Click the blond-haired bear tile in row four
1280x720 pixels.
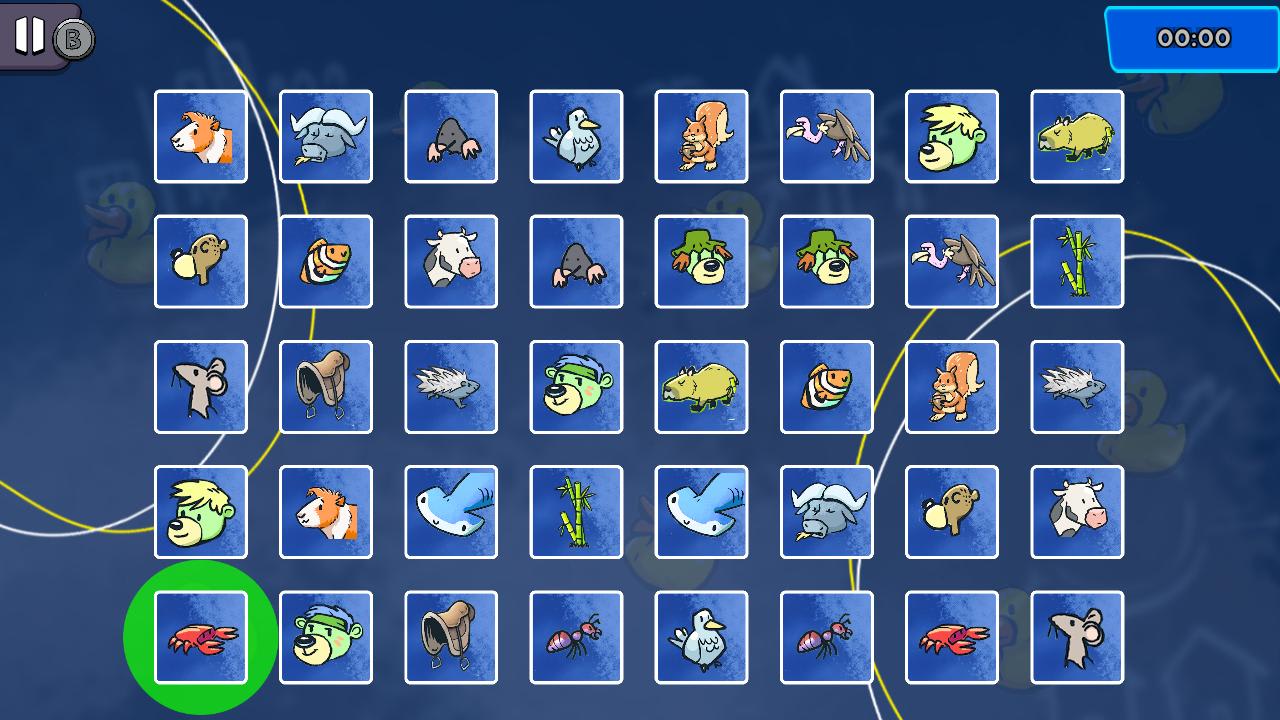200,511
